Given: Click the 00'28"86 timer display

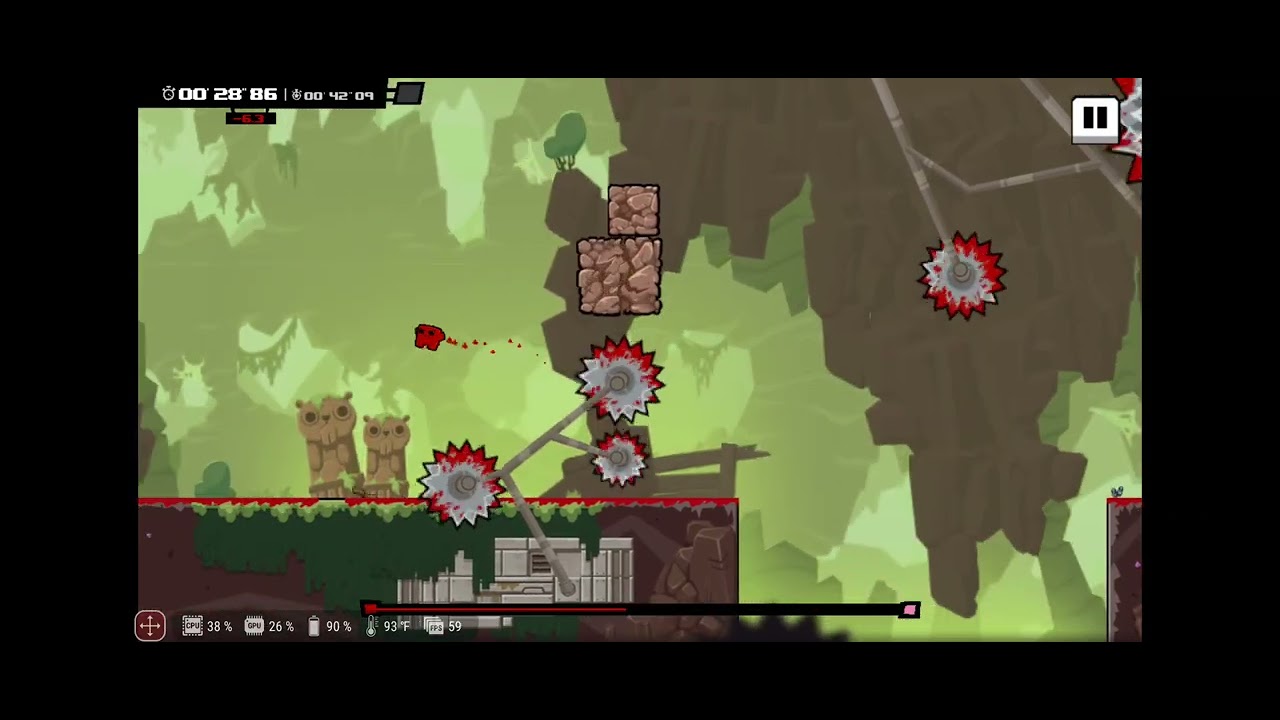Looking at the screenshot, I should tap(228, 94).
